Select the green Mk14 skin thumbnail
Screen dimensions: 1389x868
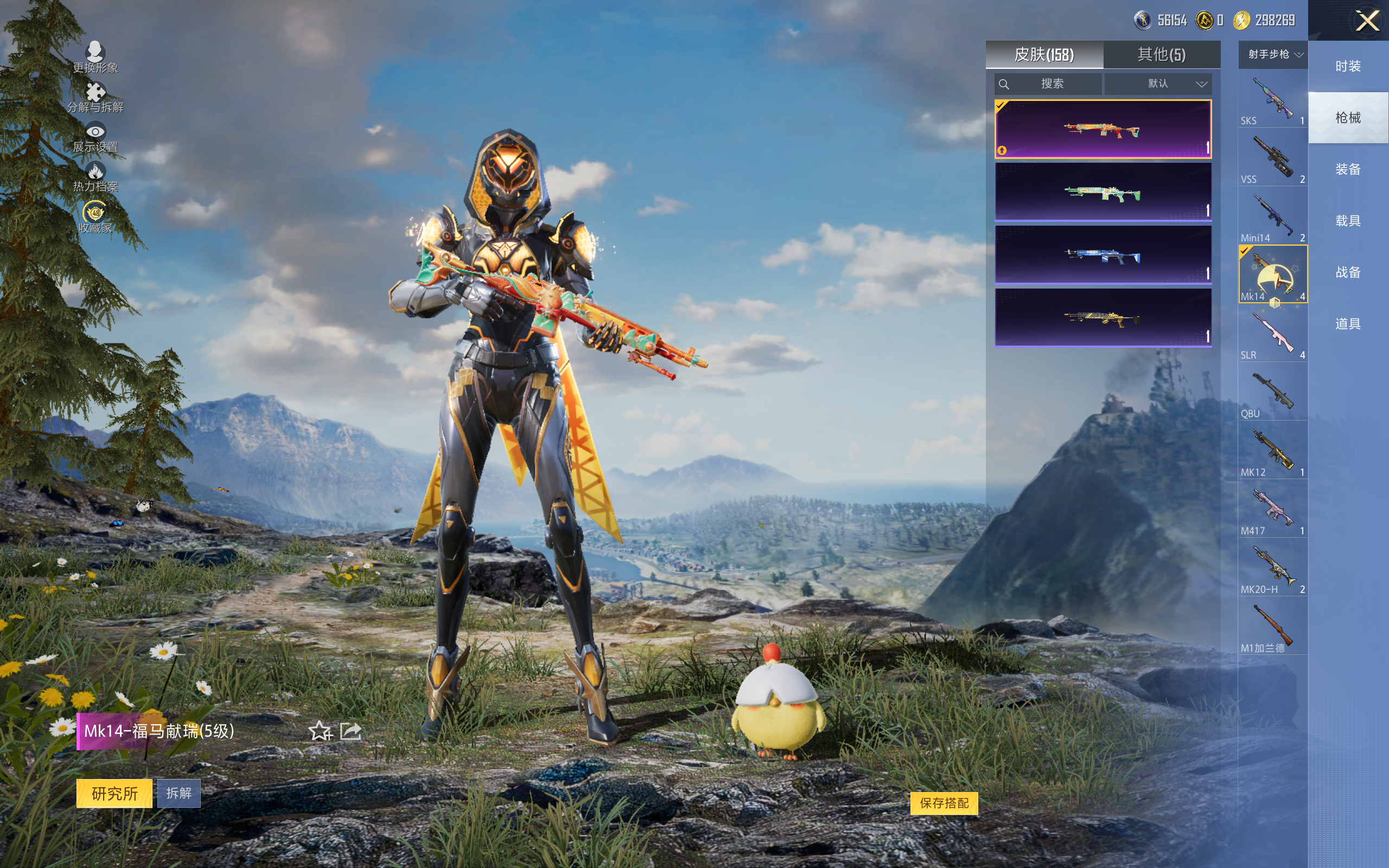[1103, 192]
